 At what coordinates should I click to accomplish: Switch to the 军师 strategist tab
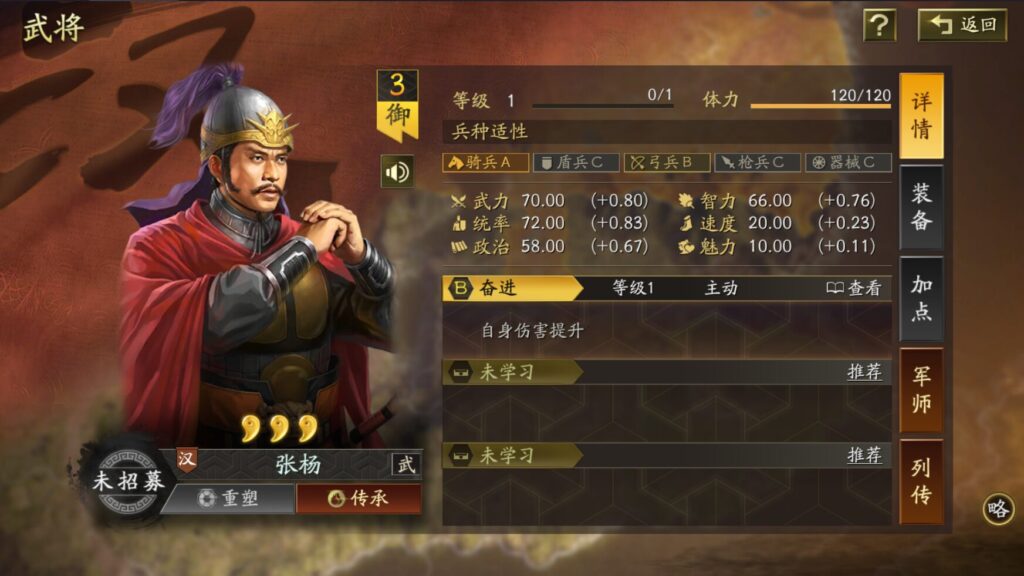[x=921, y=390]
